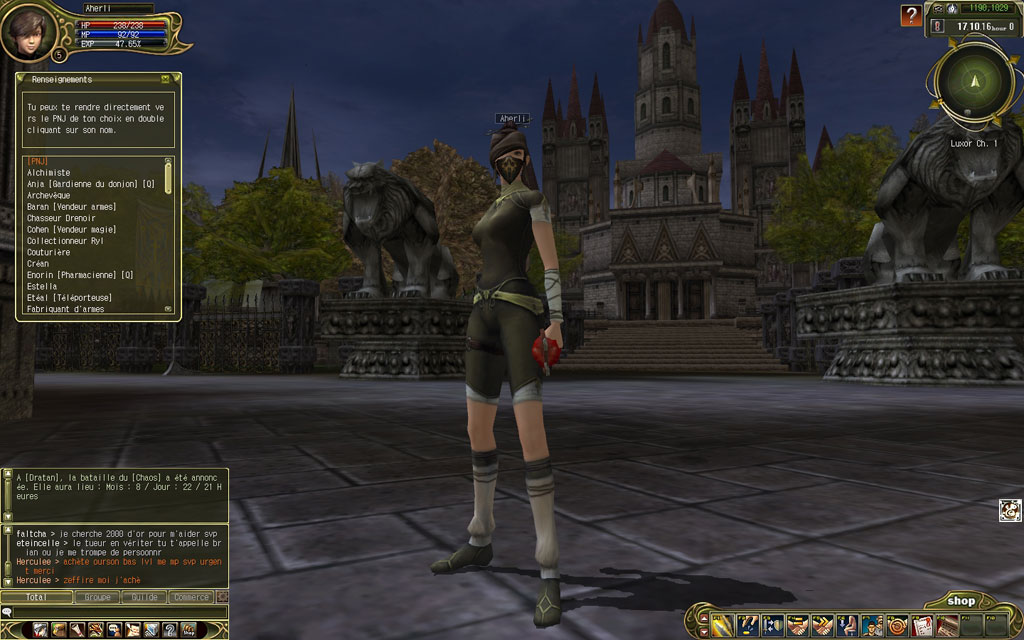Click the chat text input box

pyautogui.click(x=115, y=612)
